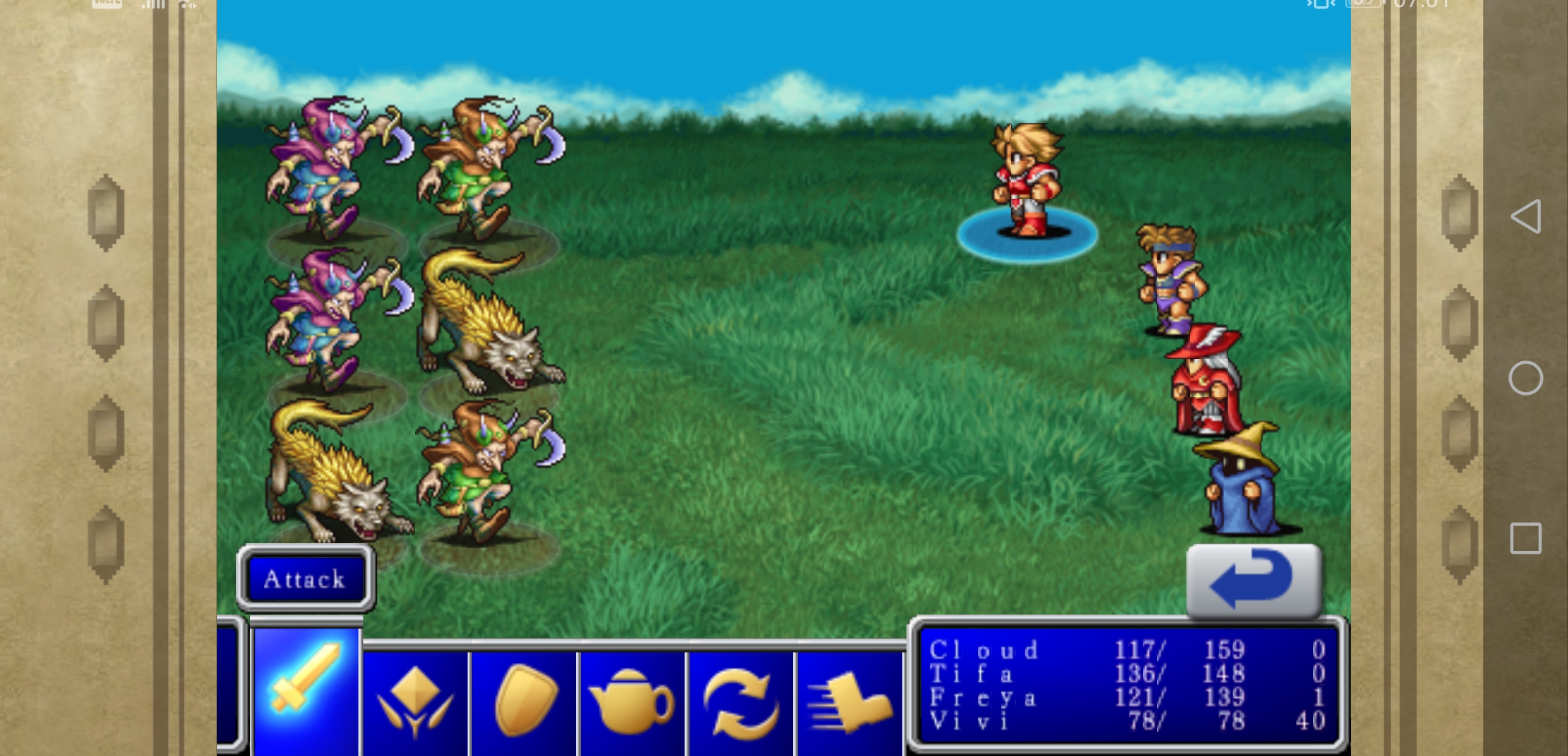Open Android recent apps square button
This screenshot has width=1568, height=756.
pos(1526,538)
